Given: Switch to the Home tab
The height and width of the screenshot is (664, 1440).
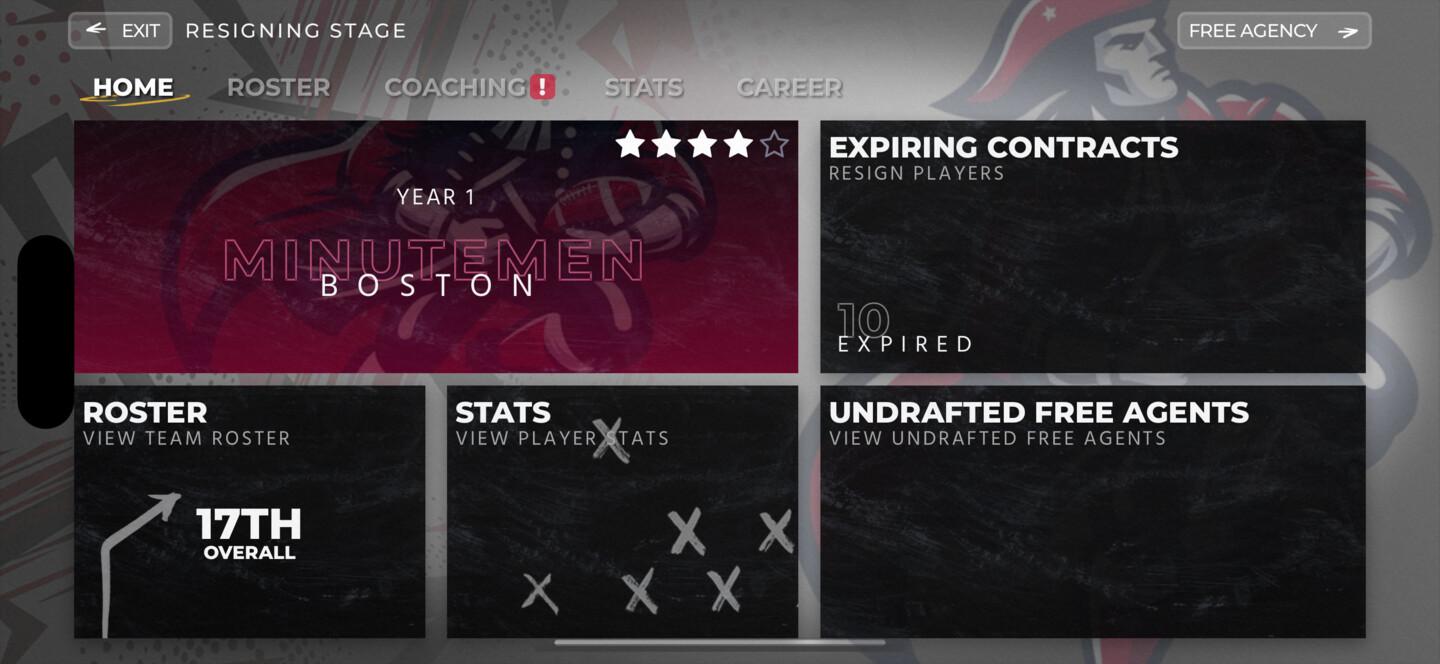Looking at the screenshot, I should 133,88.
